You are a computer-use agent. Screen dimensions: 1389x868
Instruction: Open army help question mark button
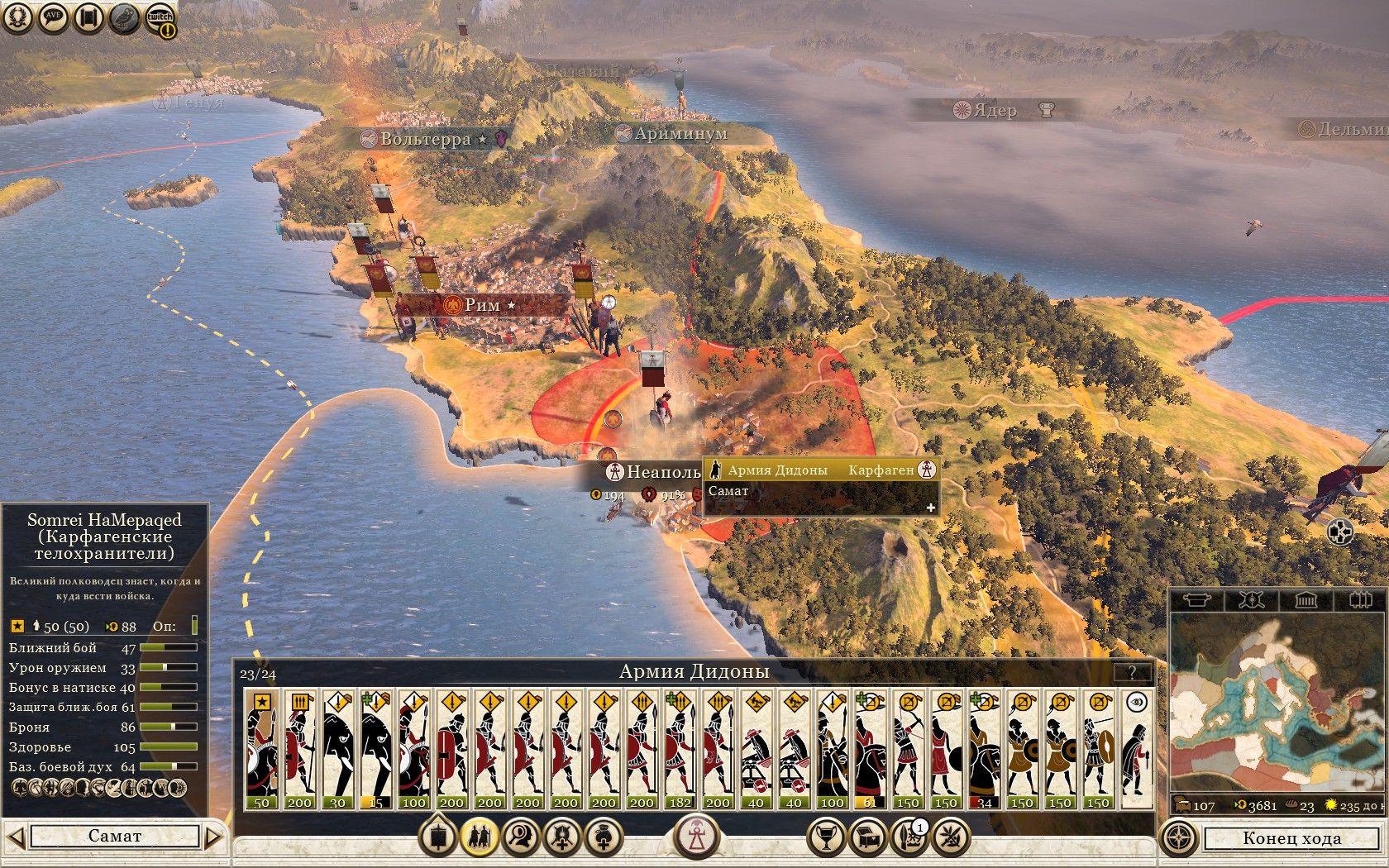click(x=1132, y=672)
